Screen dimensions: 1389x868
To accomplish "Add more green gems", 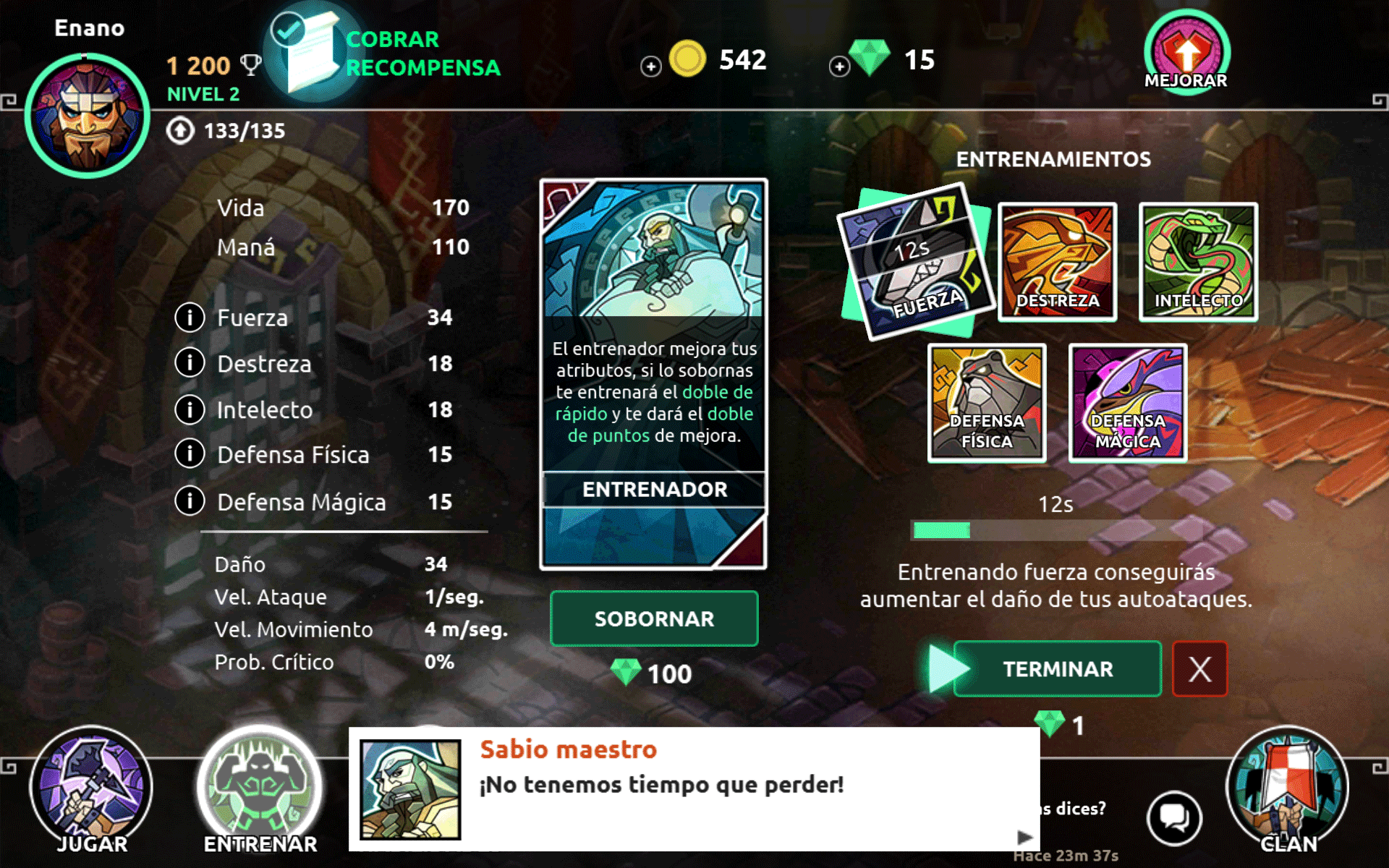I will [x=839, y=67].
